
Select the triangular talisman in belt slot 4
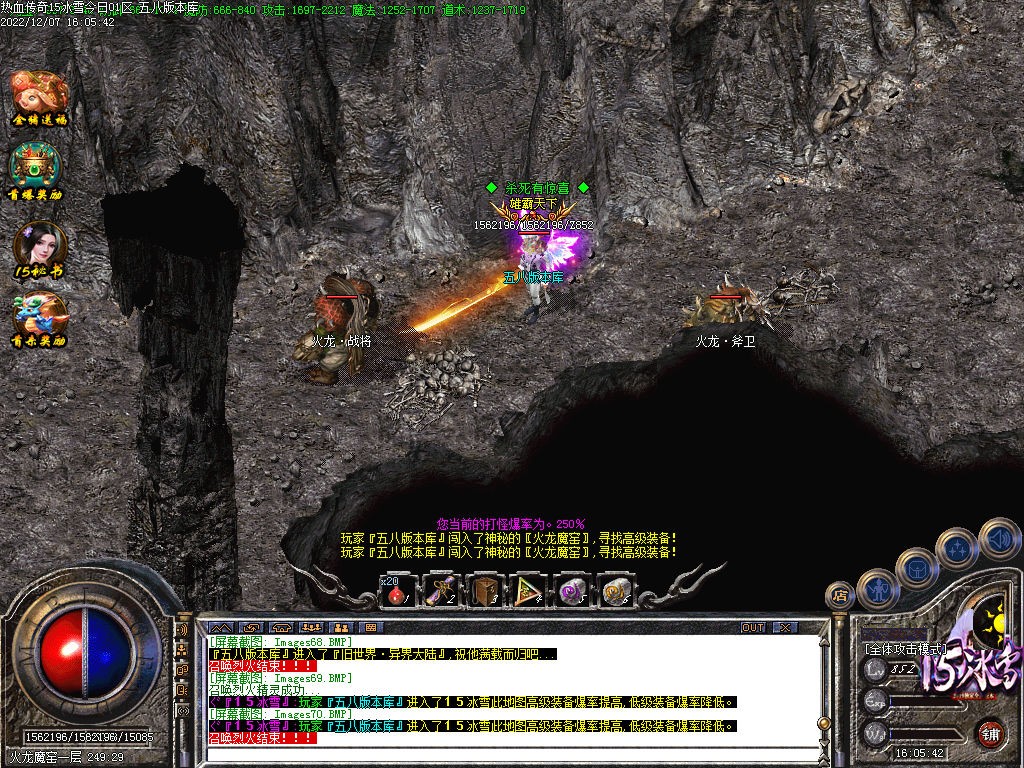click(528, 591)
